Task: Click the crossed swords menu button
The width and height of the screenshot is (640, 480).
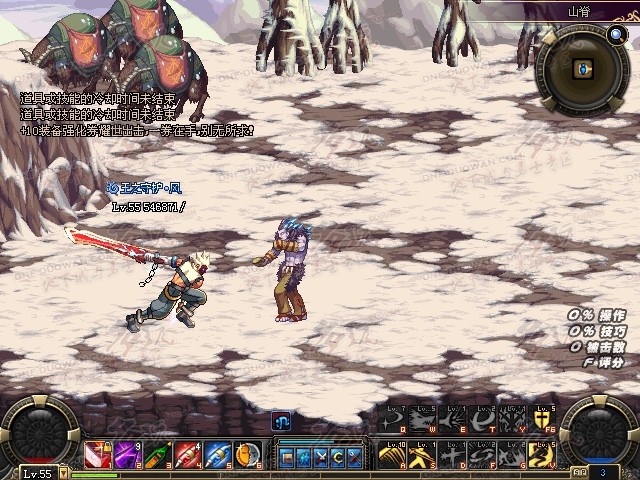Action: pyautogui.click(x=321, y=457)
